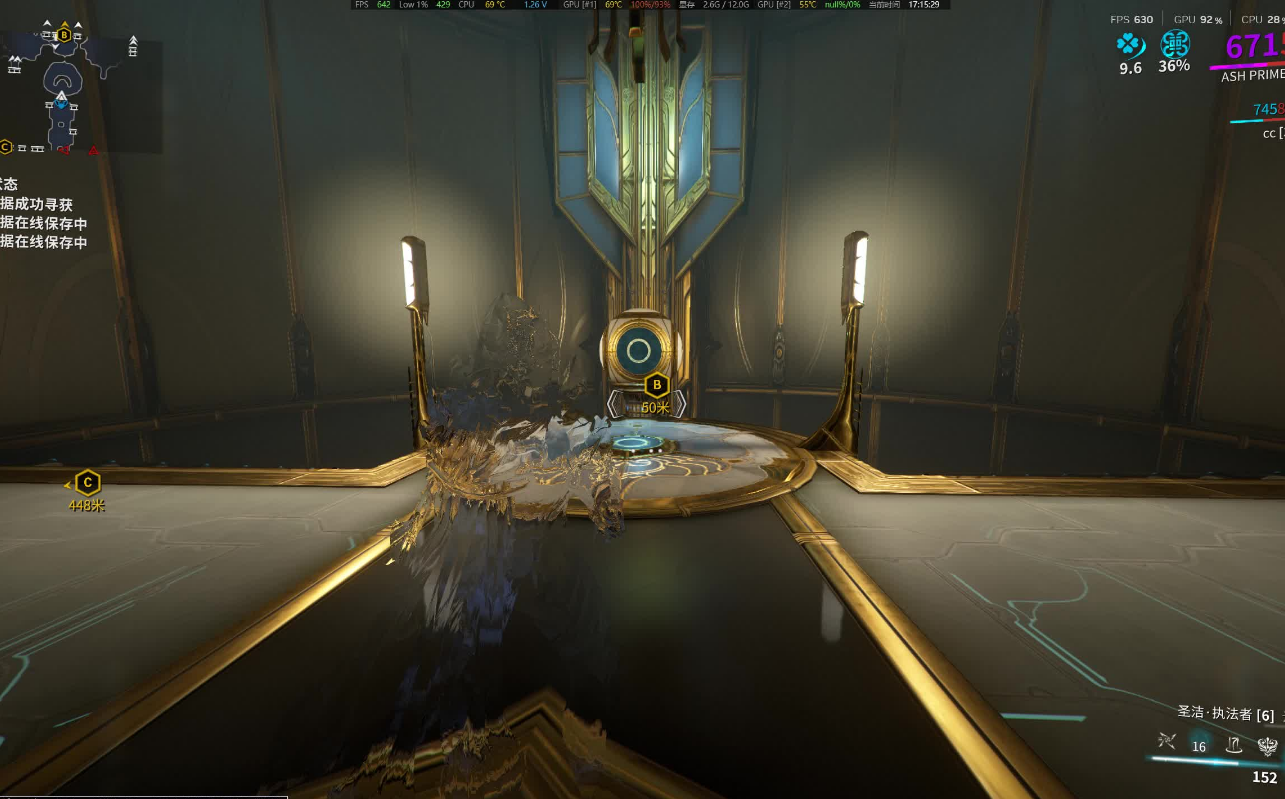The height and width of the screenshot is (799, 1285).
Task: Activate the Blade Storm ability icon
Action: pyautogui.click(x=1267, y=743)
